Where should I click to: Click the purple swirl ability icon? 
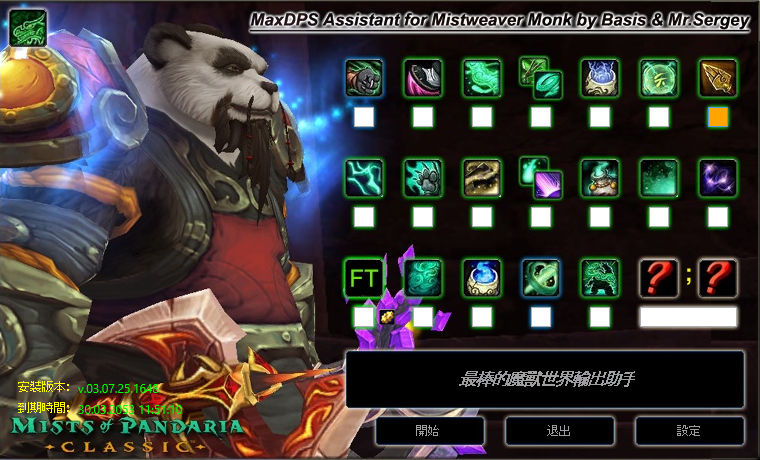718,178
